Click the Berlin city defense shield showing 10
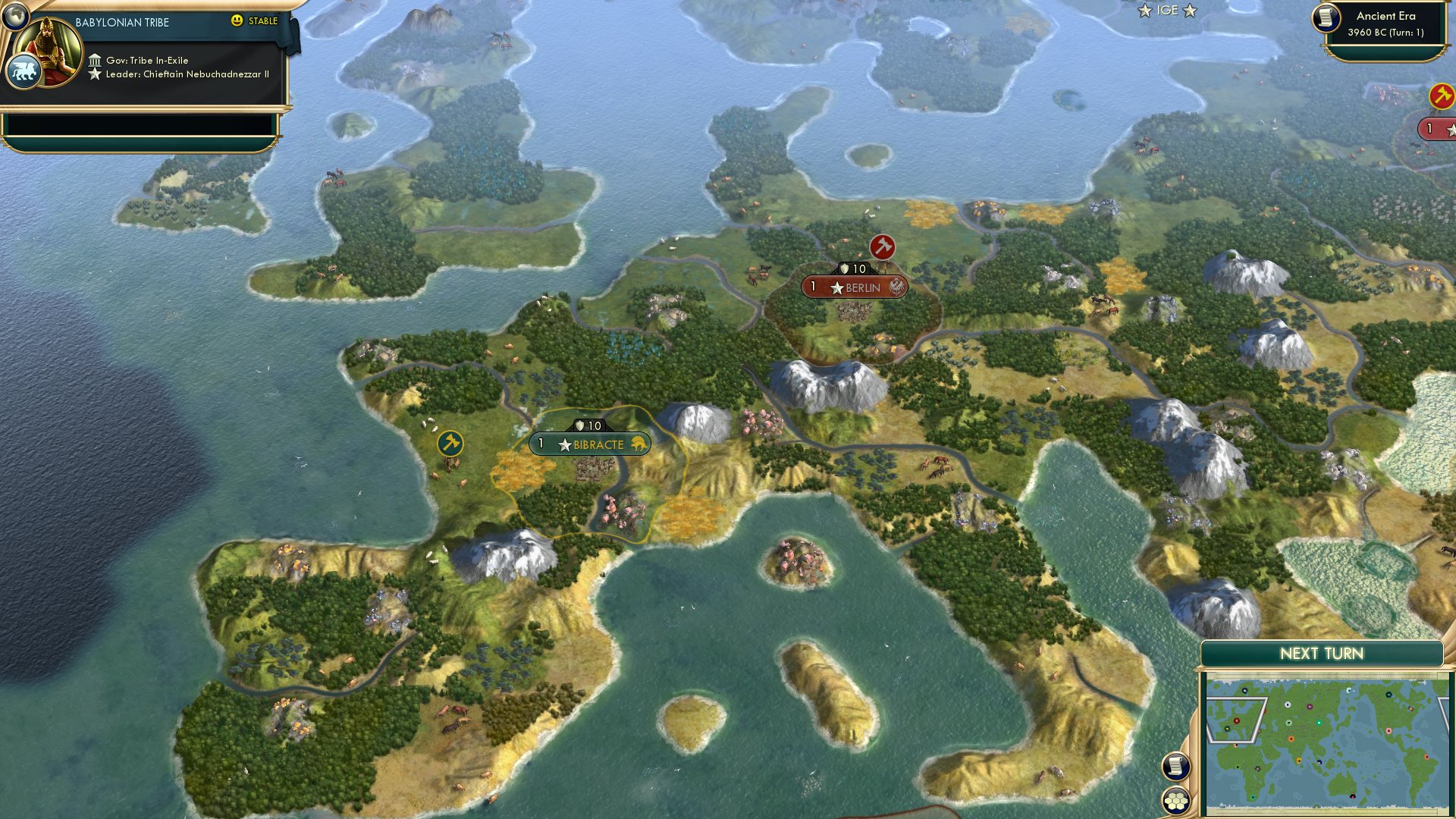The width and height of the screenshot is (1456, 819). [x=854, y=267]
